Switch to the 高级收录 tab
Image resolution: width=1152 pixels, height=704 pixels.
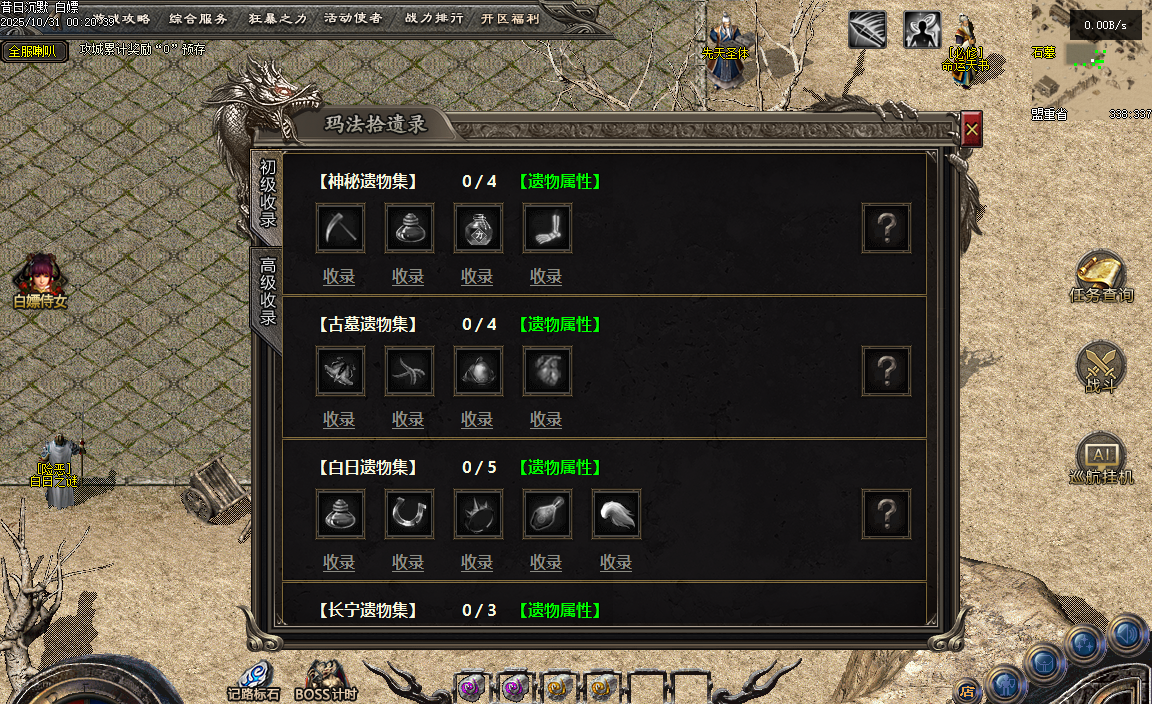(x=267, y=291)
